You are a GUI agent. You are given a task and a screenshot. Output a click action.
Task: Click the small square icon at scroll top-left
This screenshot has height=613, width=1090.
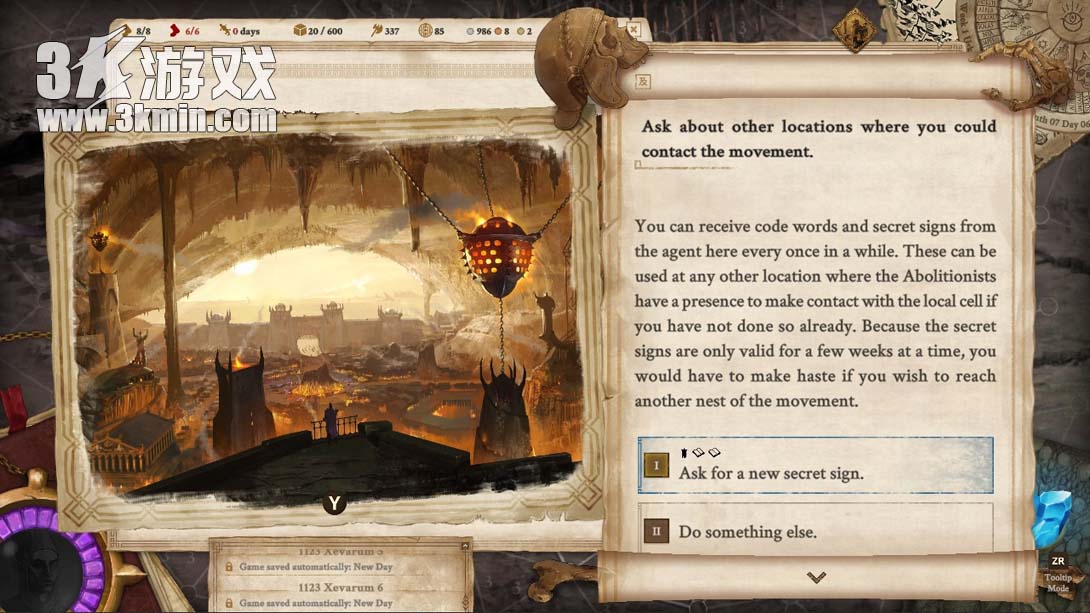pos(644,82)
